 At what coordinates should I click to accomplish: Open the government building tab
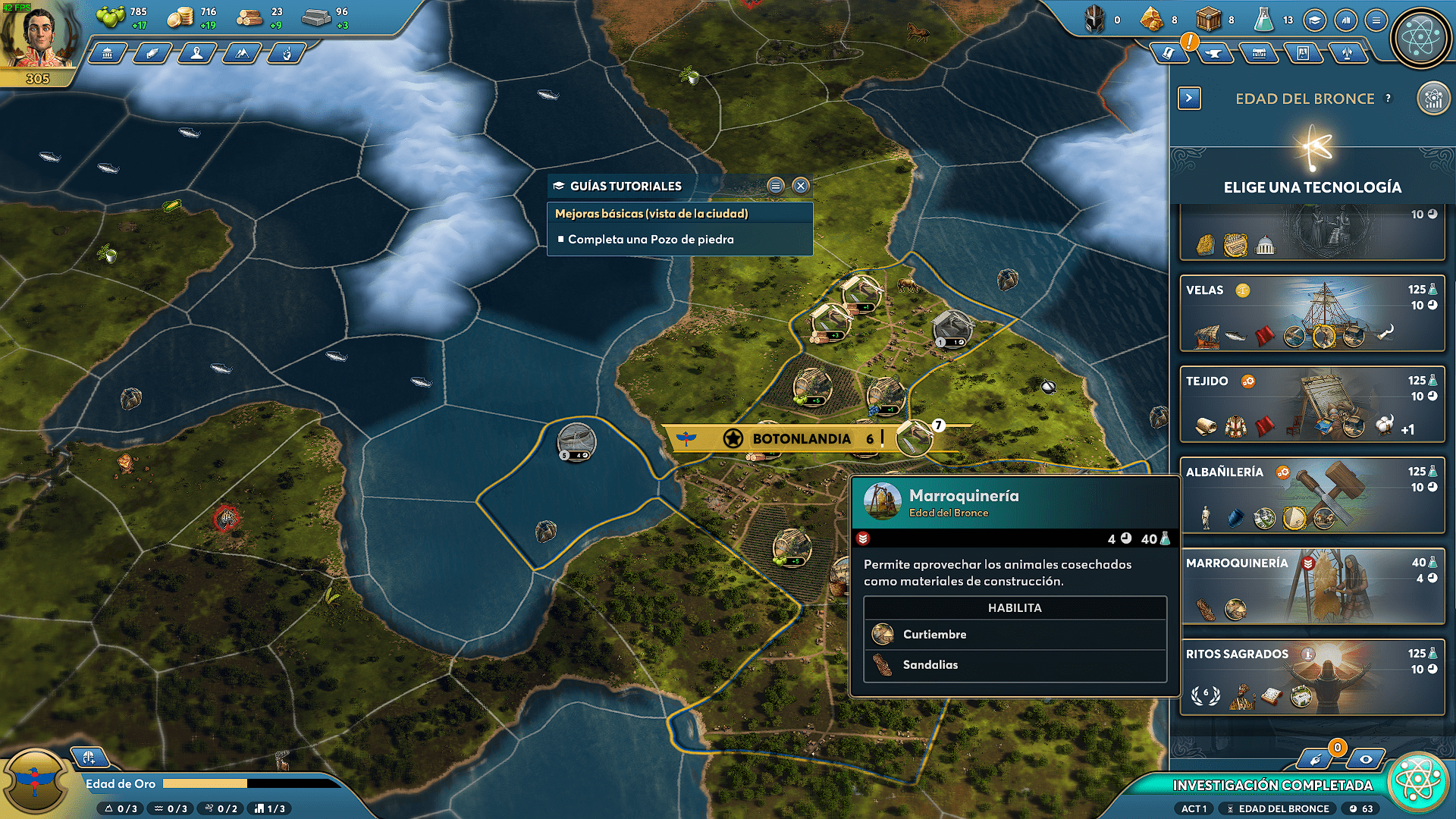click(x=108, y=53)
